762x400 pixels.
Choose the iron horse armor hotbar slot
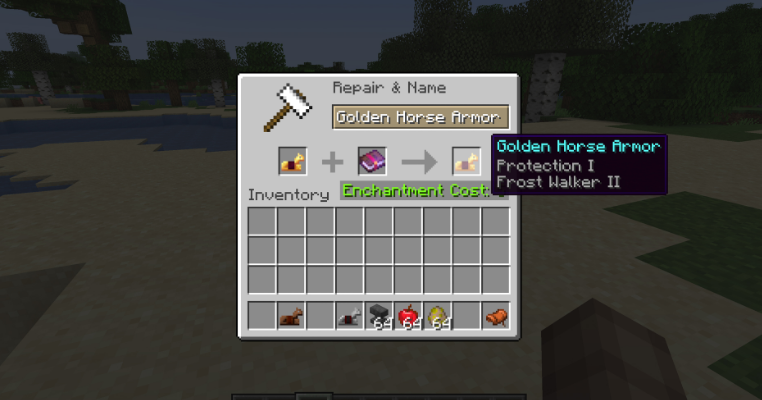[x=350, y=316]
